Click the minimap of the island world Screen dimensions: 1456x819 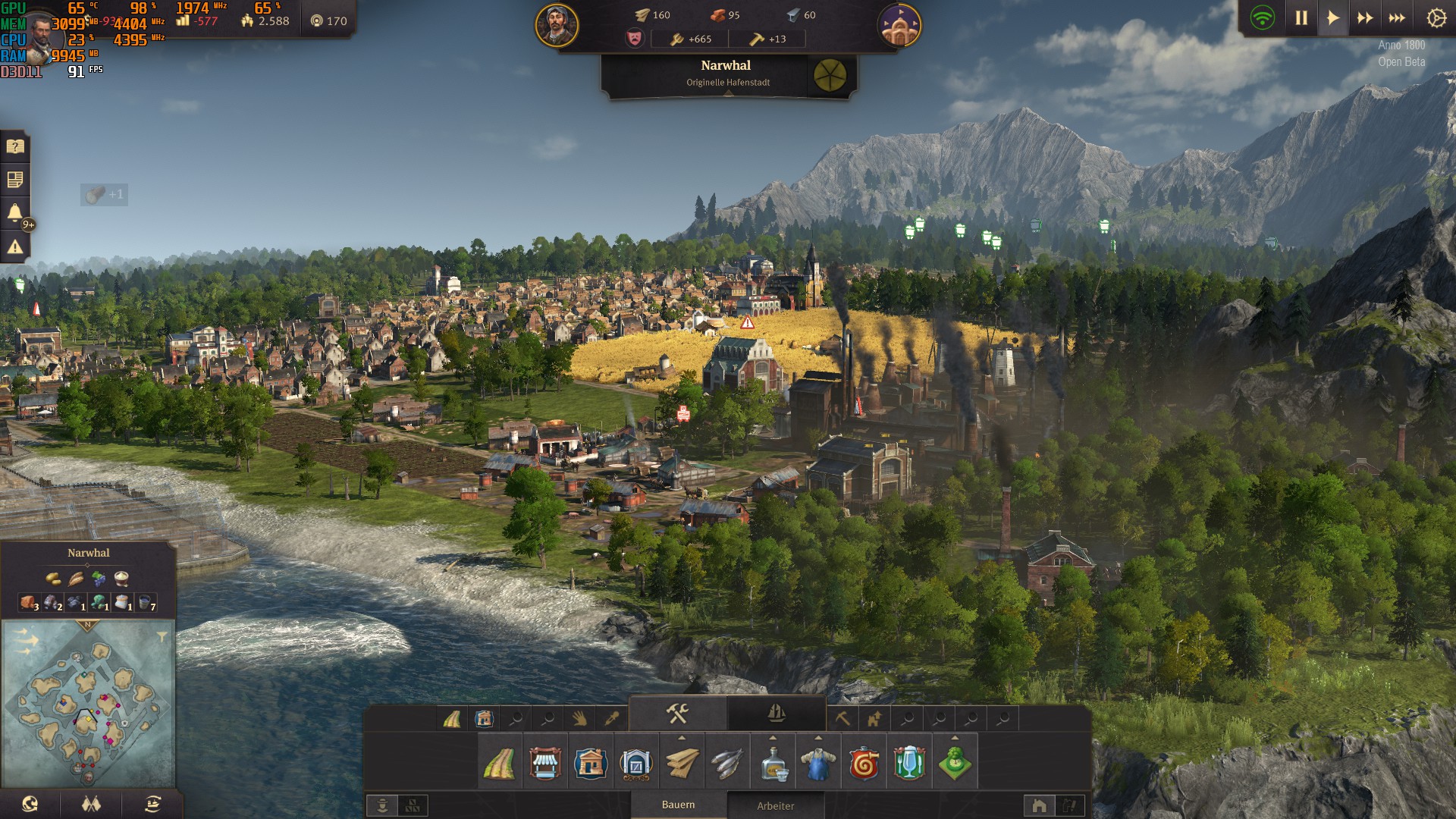pos(89,705)
